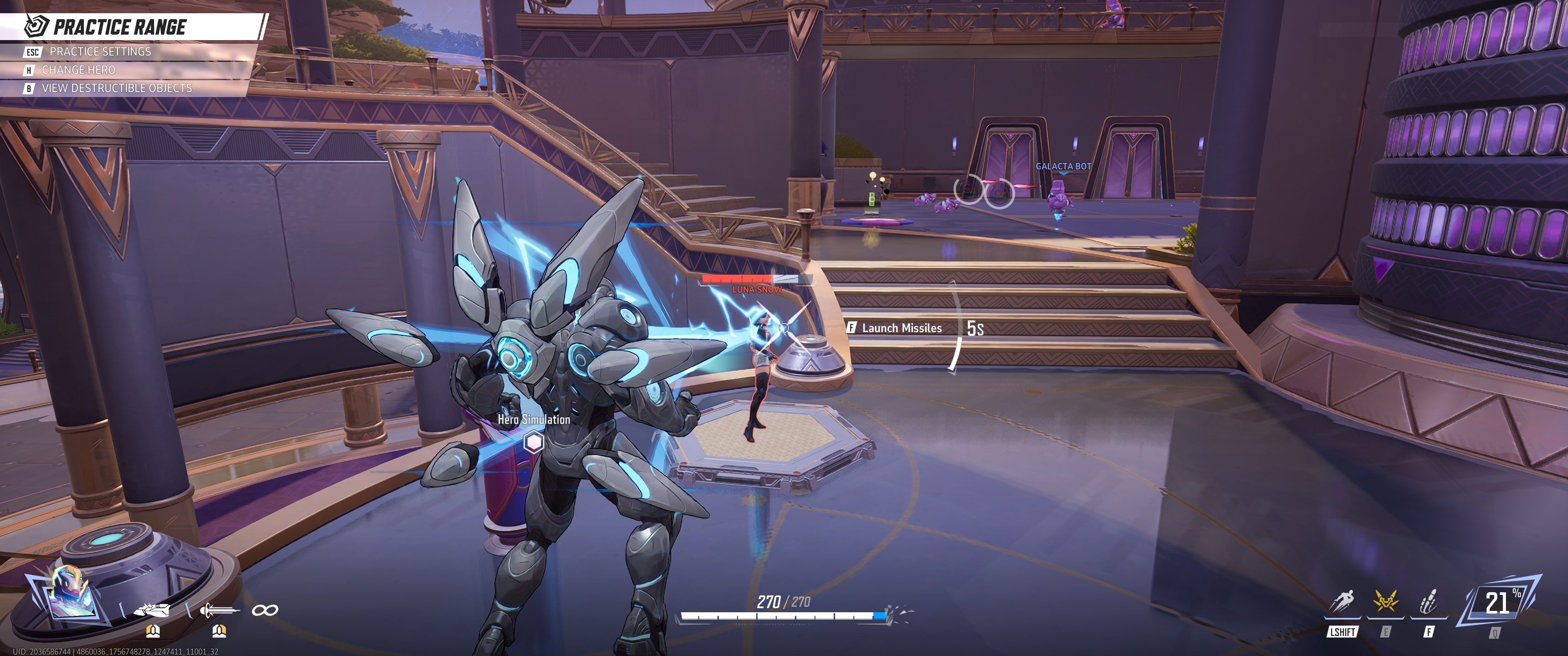Viewport: 1568px width, 656px height.
Task: Choose View Destructible Objects
Action: click(x=116, y=88)
